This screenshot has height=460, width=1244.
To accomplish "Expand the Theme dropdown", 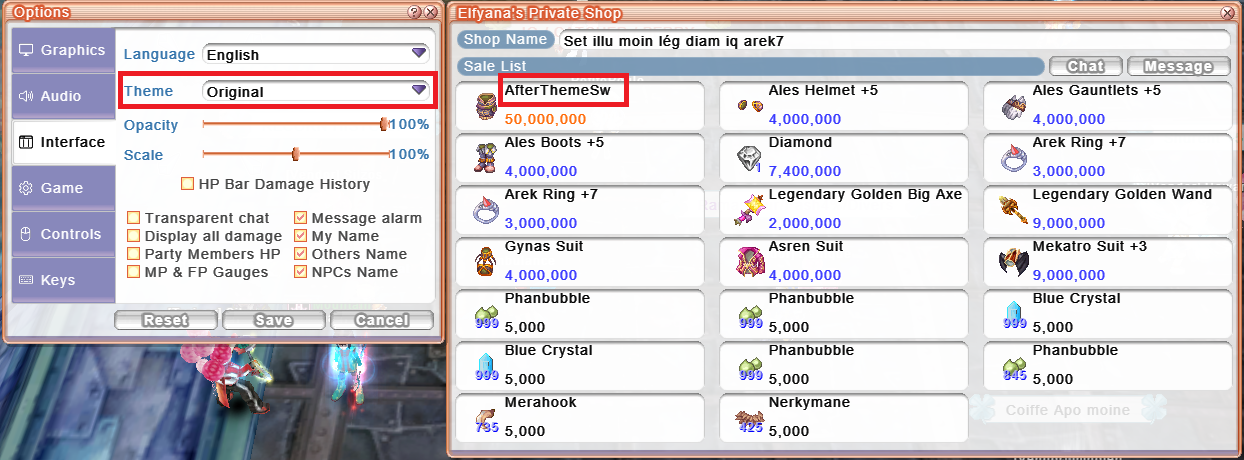I will click(x=315, y=91).
